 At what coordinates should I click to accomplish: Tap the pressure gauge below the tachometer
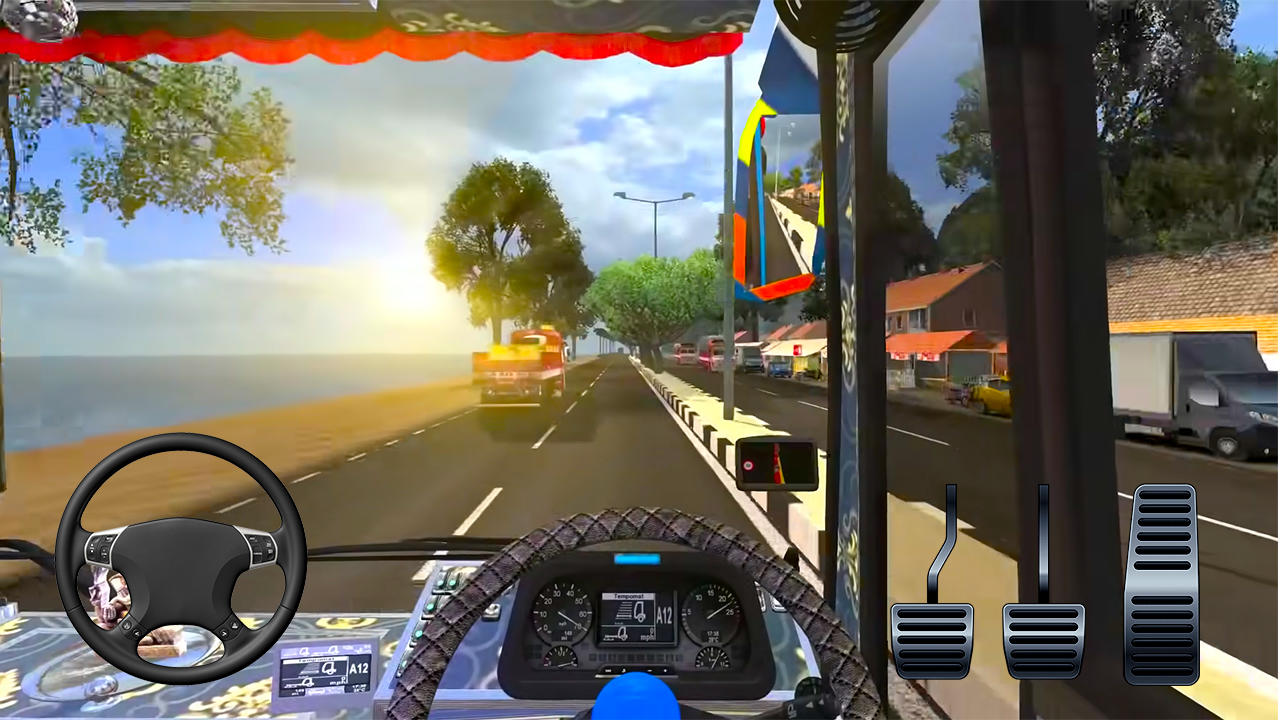713,658
